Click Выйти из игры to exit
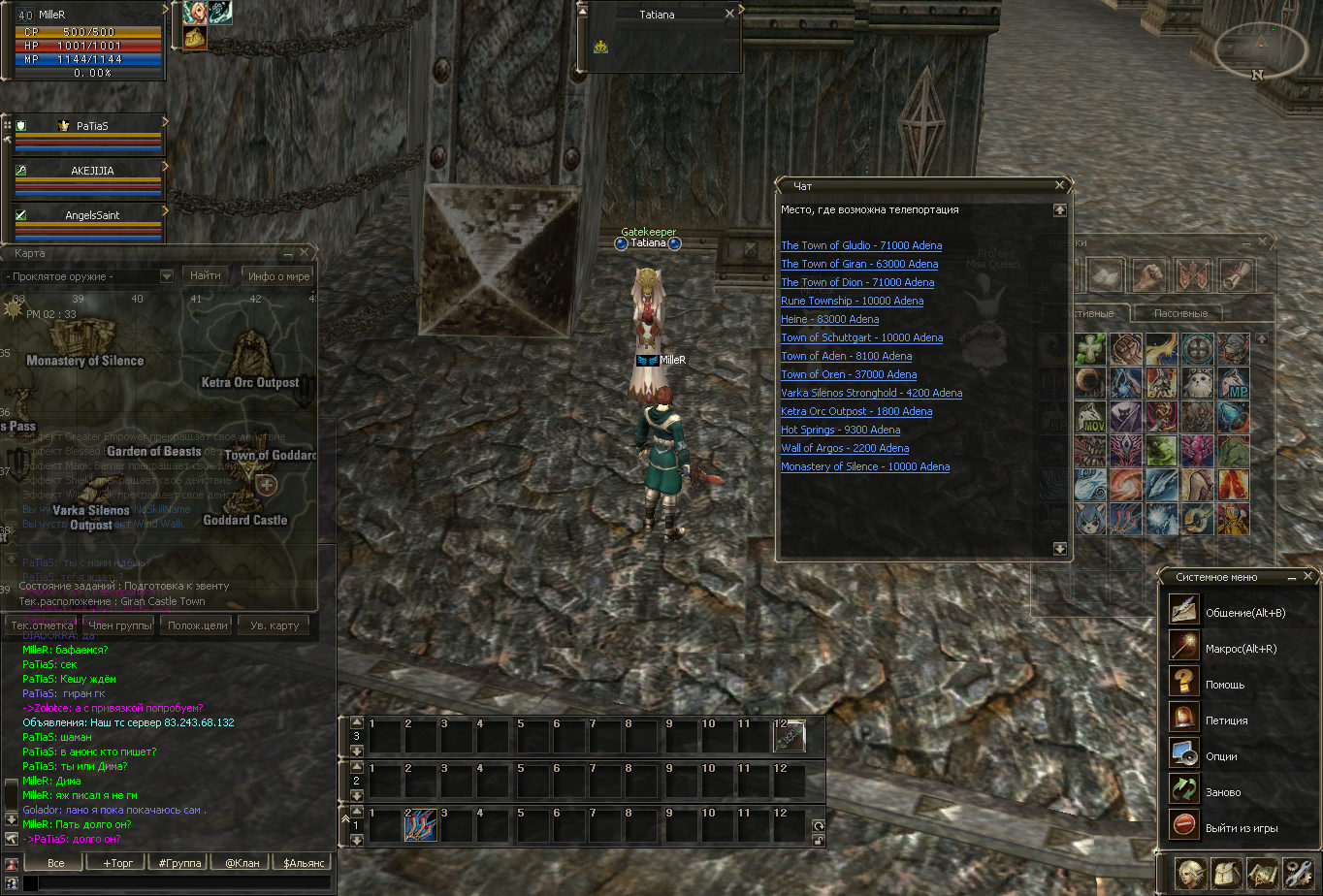The image size is (1323, 896). click(x=1241, y=828)
